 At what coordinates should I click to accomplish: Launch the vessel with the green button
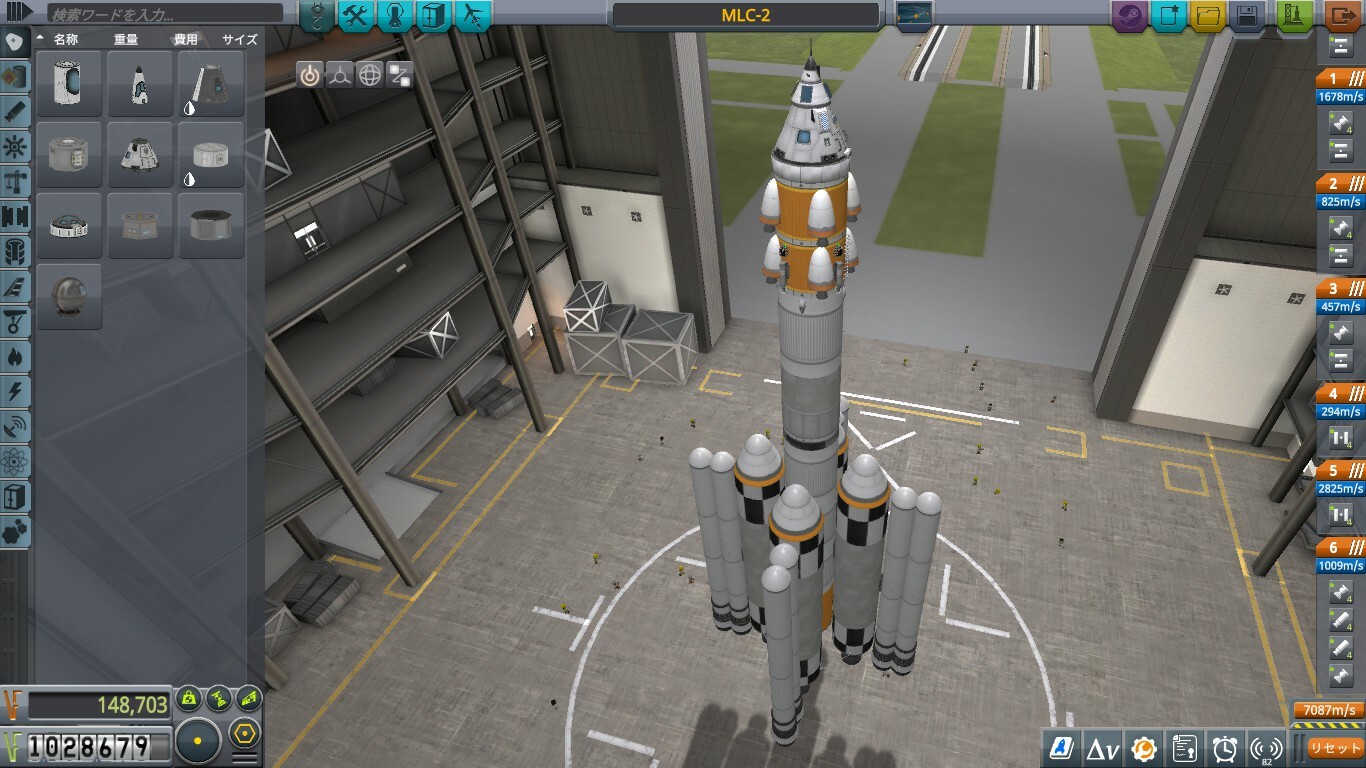click(x=1295, y=16)
